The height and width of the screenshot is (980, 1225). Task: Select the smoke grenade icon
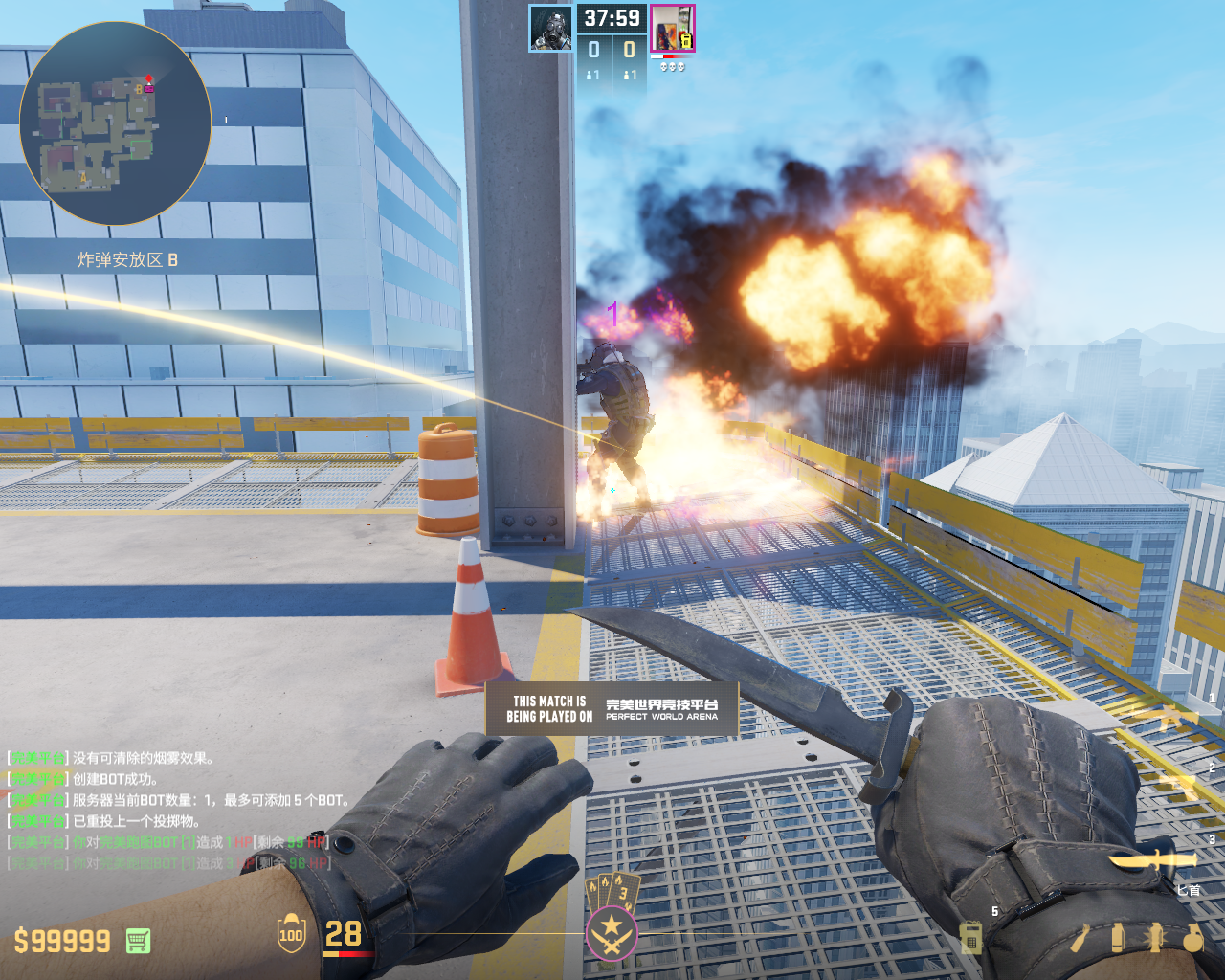pyautogui.click(x=1117, y=938)
